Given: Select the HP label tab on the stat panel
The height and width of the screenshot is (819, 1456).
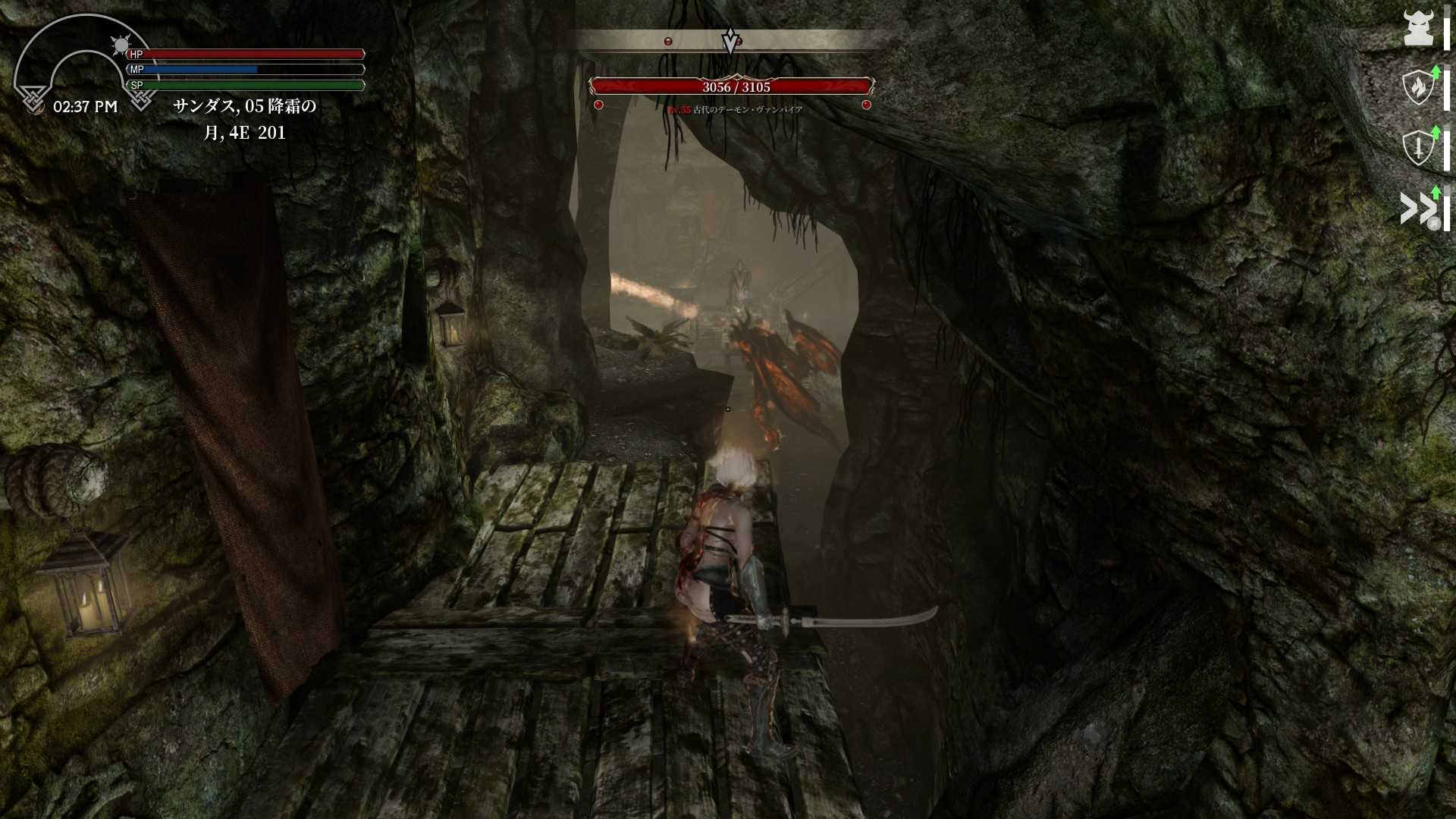Looking at the screenshot, I should [136, 54].
